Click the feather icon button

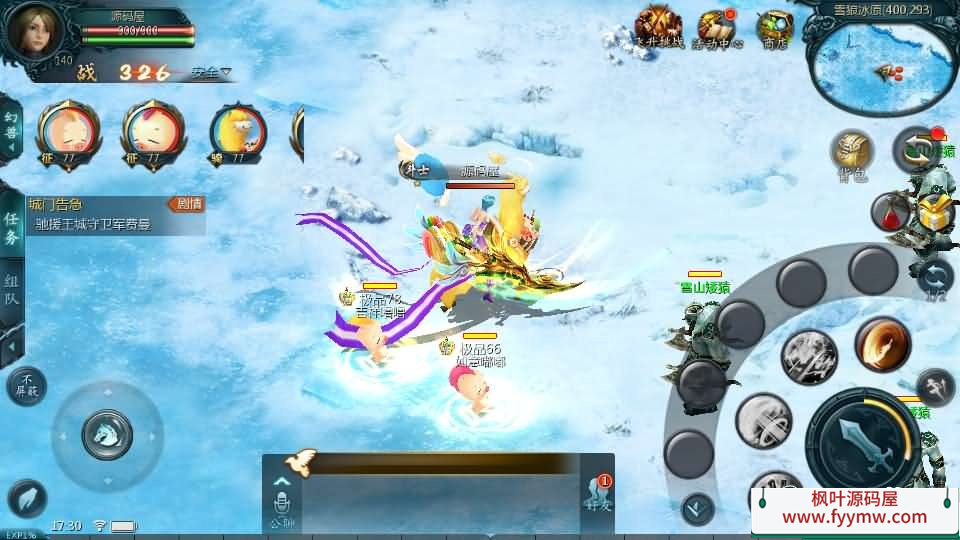(27, 499)
